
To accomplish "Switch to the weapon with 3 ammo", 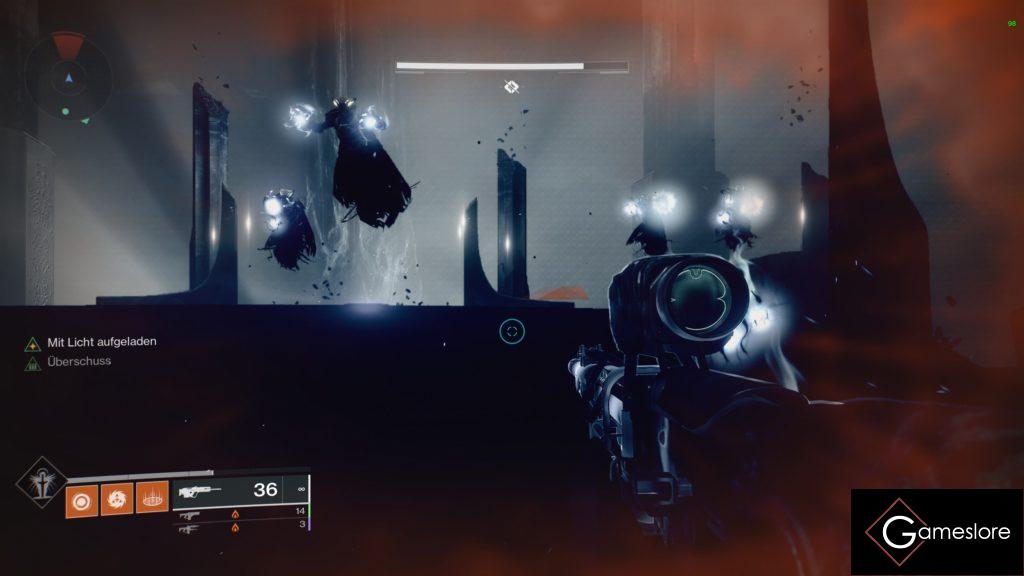I will point(240,526).
